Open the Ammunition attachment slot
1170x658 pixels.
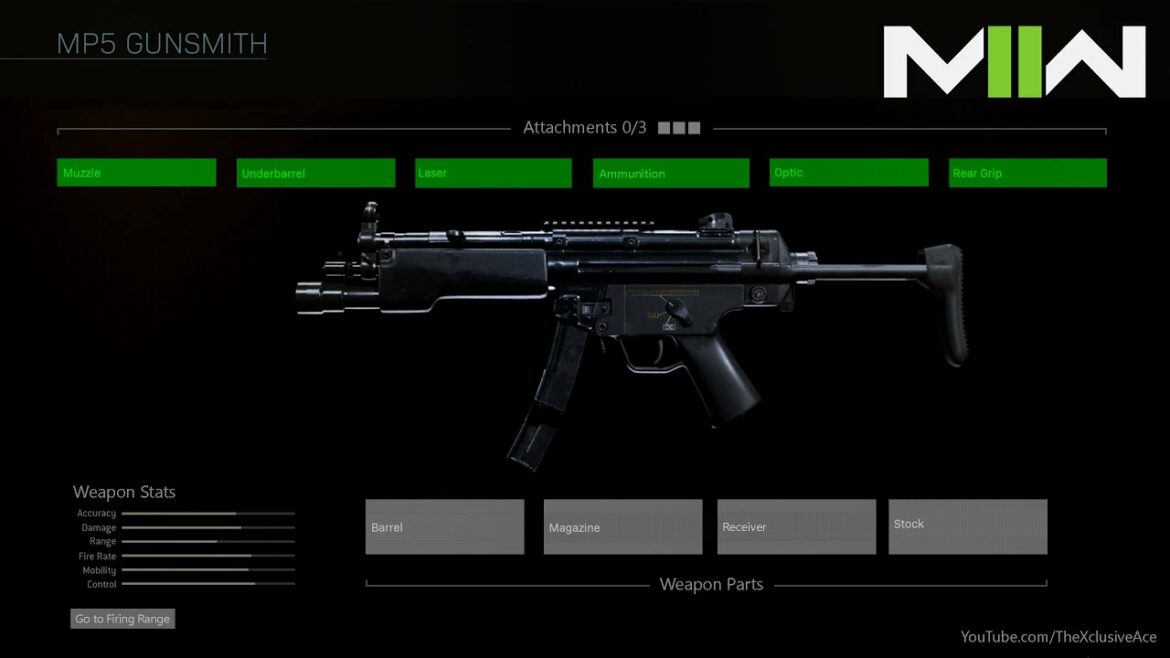[670, 173]
